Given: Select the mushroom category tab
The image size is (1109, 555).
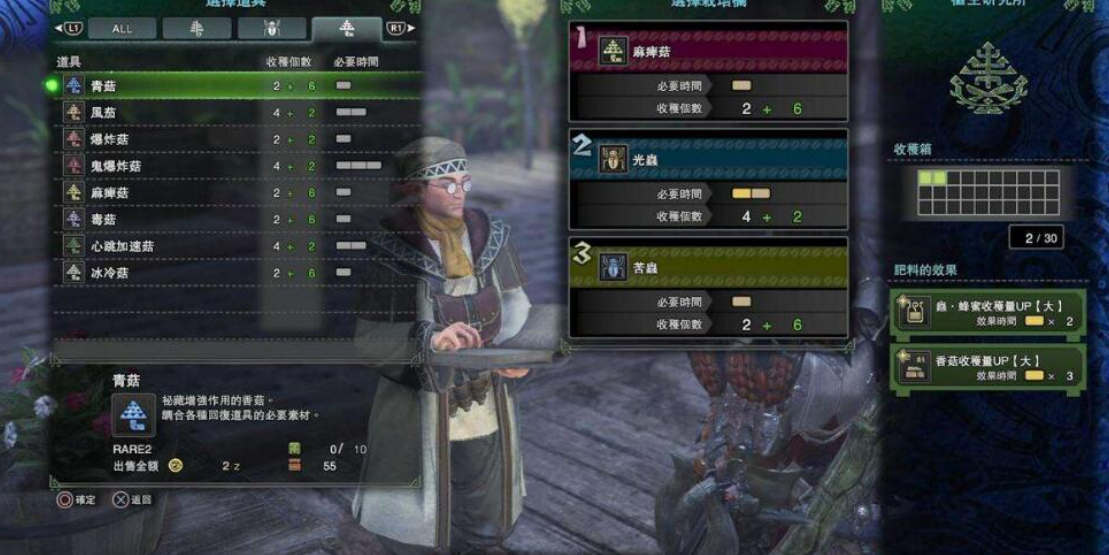Looking at the screenshot, I should [346, 29].
